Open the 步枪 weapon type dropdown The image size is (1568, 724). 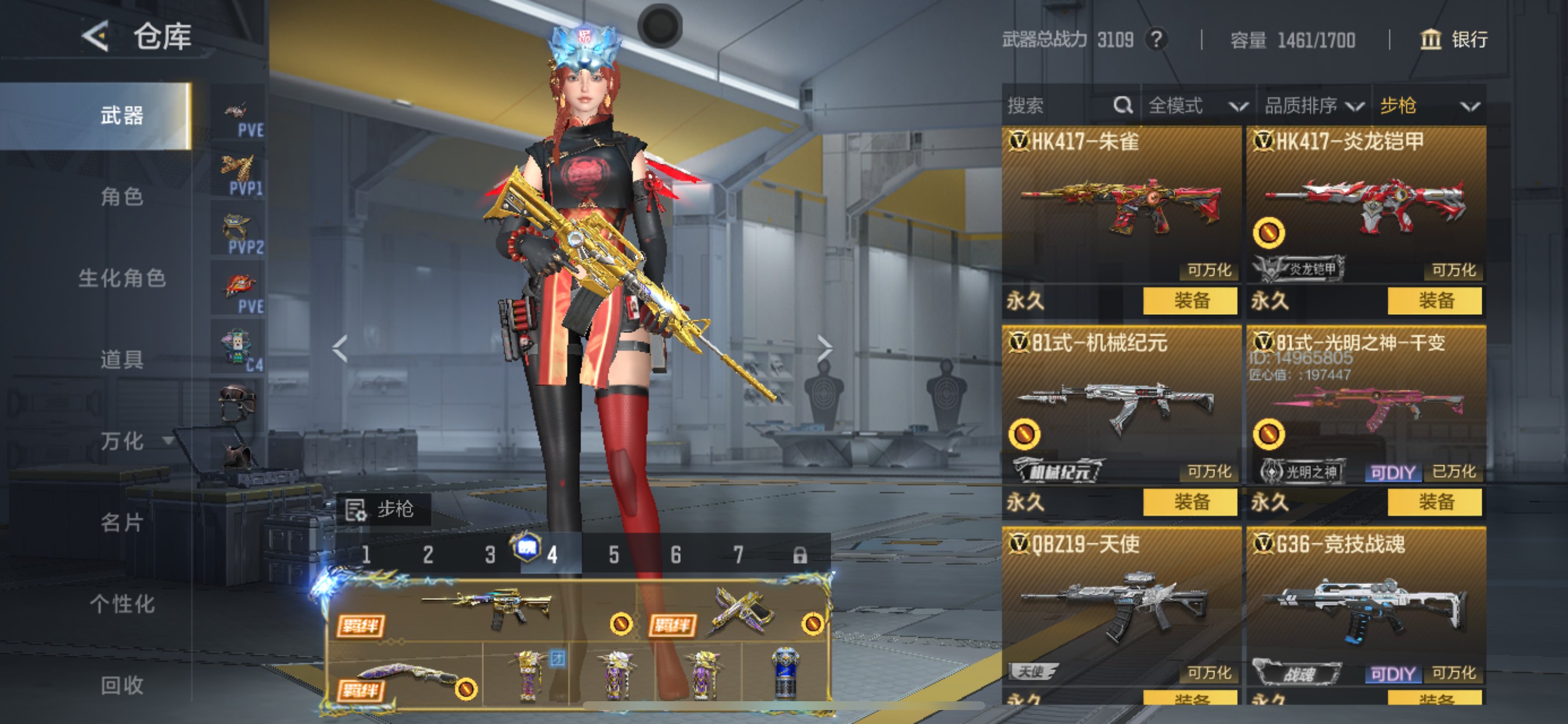pyautogui.click(x=1428, y=106)
